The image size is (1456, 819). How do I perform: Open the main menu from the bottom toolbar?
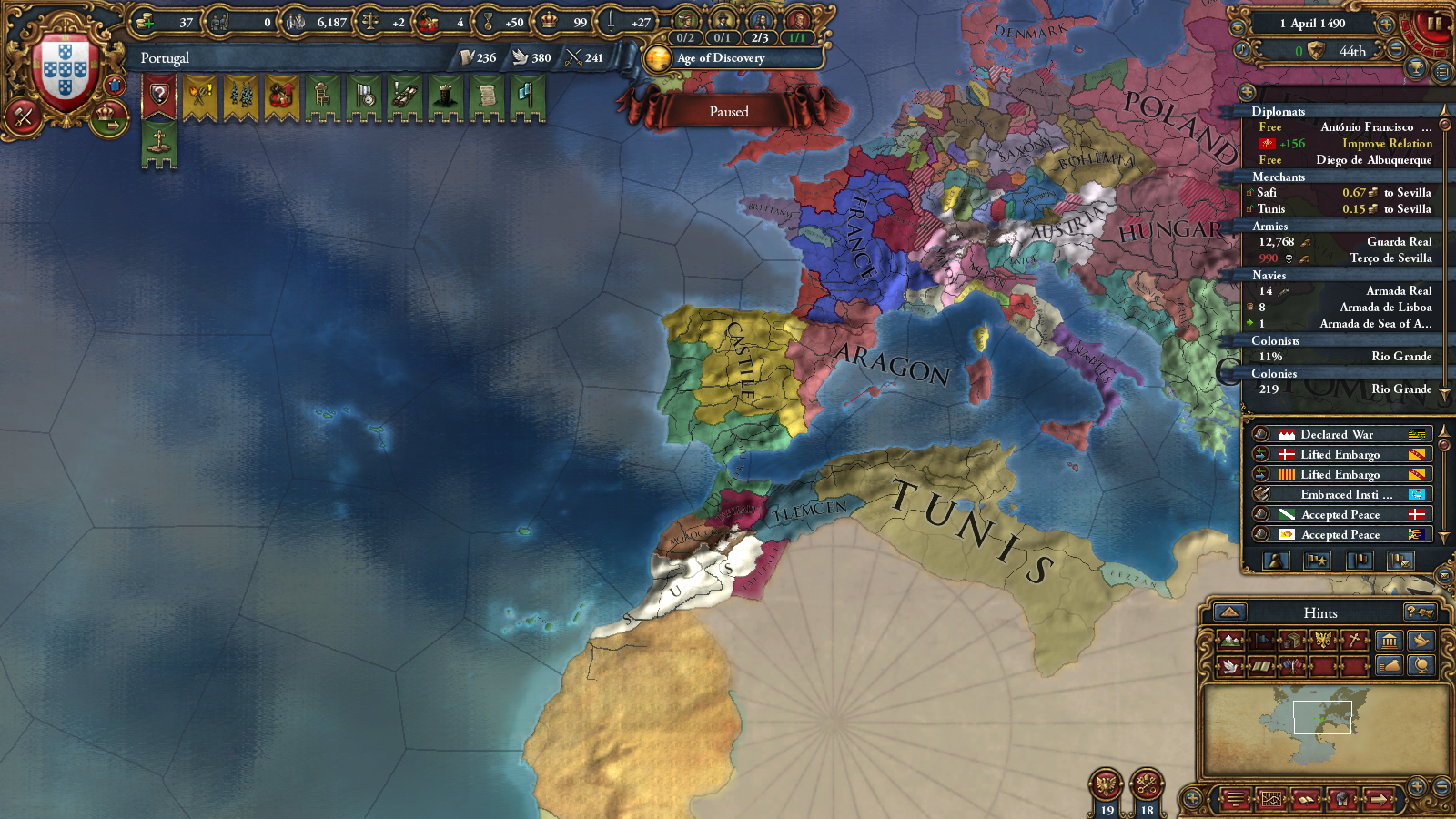click(1237, 799)
